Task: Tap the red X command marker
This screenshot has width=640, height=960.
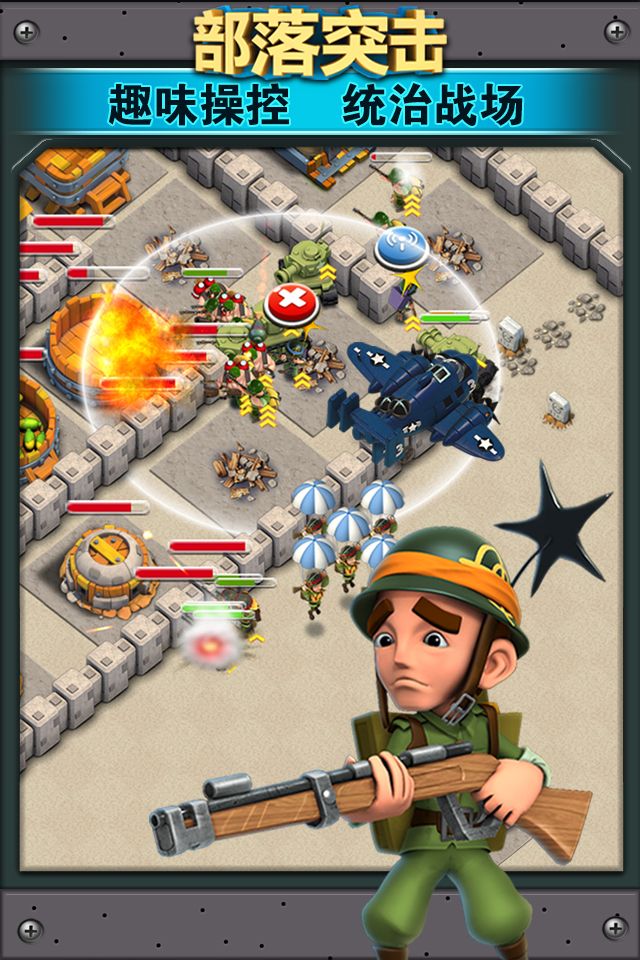Action: (291, 300)
